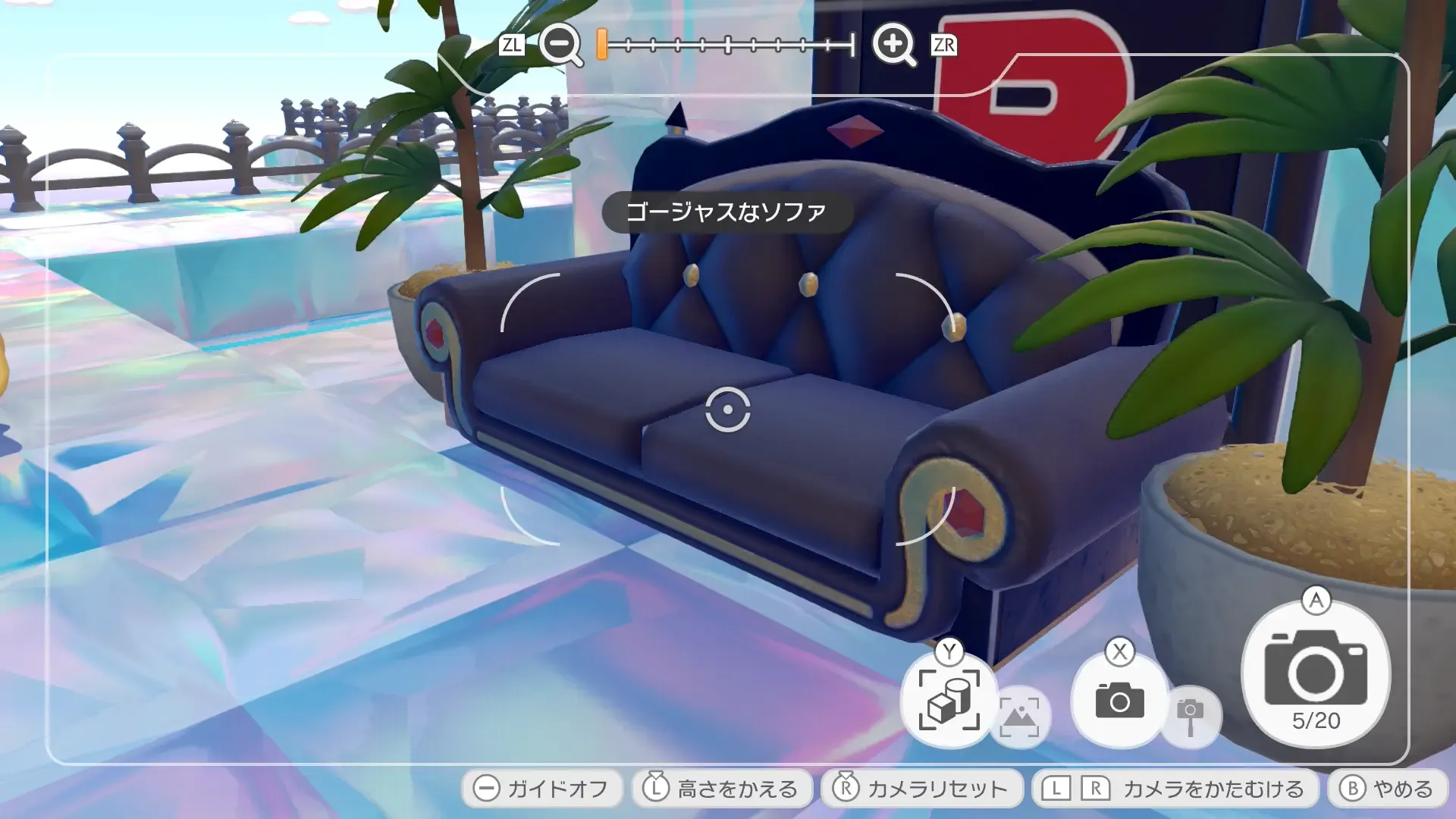Click the minus magnifier zoom-out icon
Screen dimensions: 1456x819
559,45
